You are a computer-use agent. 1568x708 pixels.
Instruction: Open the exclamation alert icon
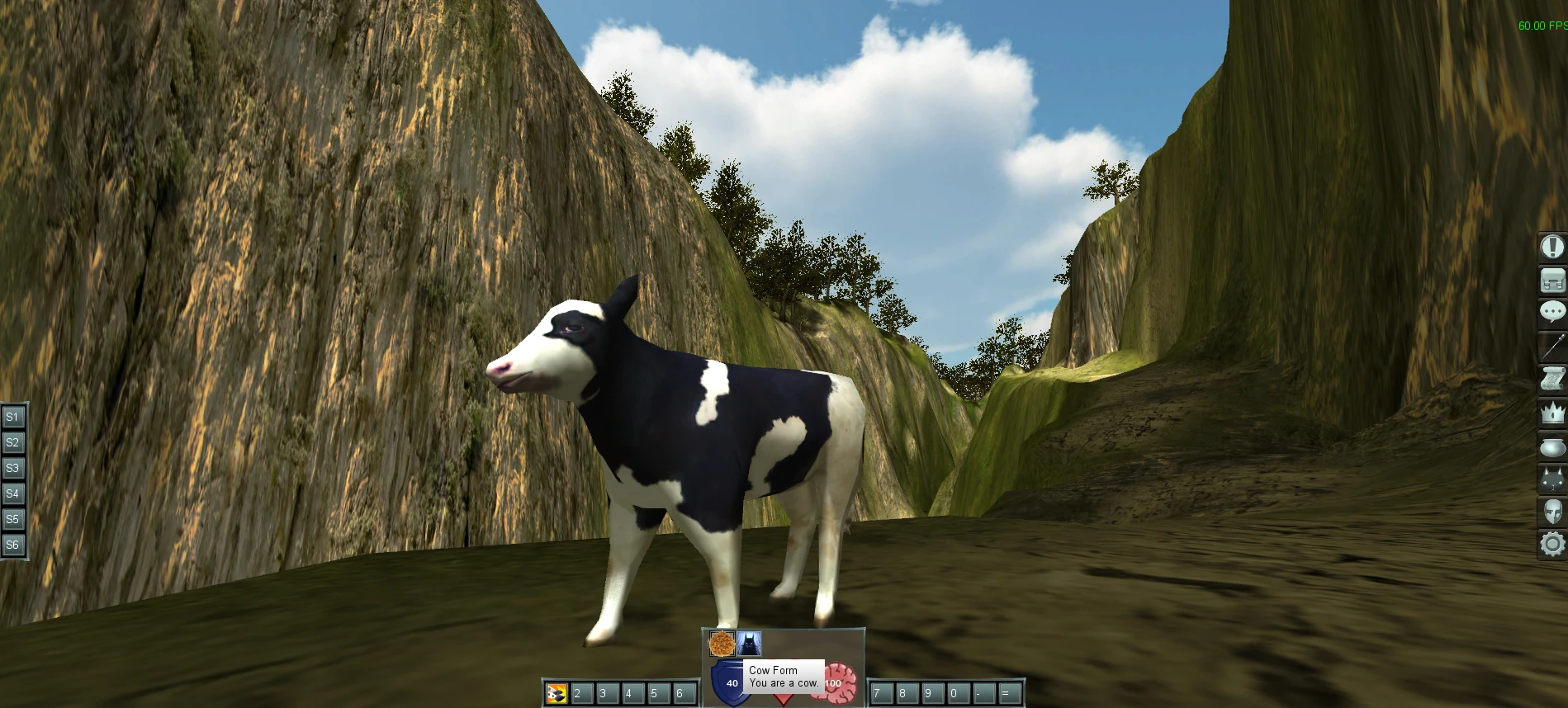(1551, 248)
